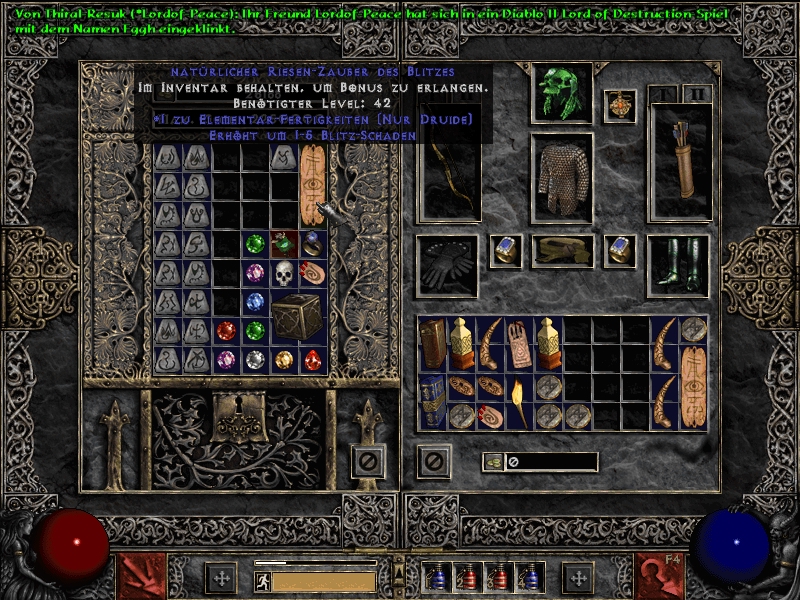Close the stash panel
Screen dimensions: 800x600
click(x=368, y=461)
